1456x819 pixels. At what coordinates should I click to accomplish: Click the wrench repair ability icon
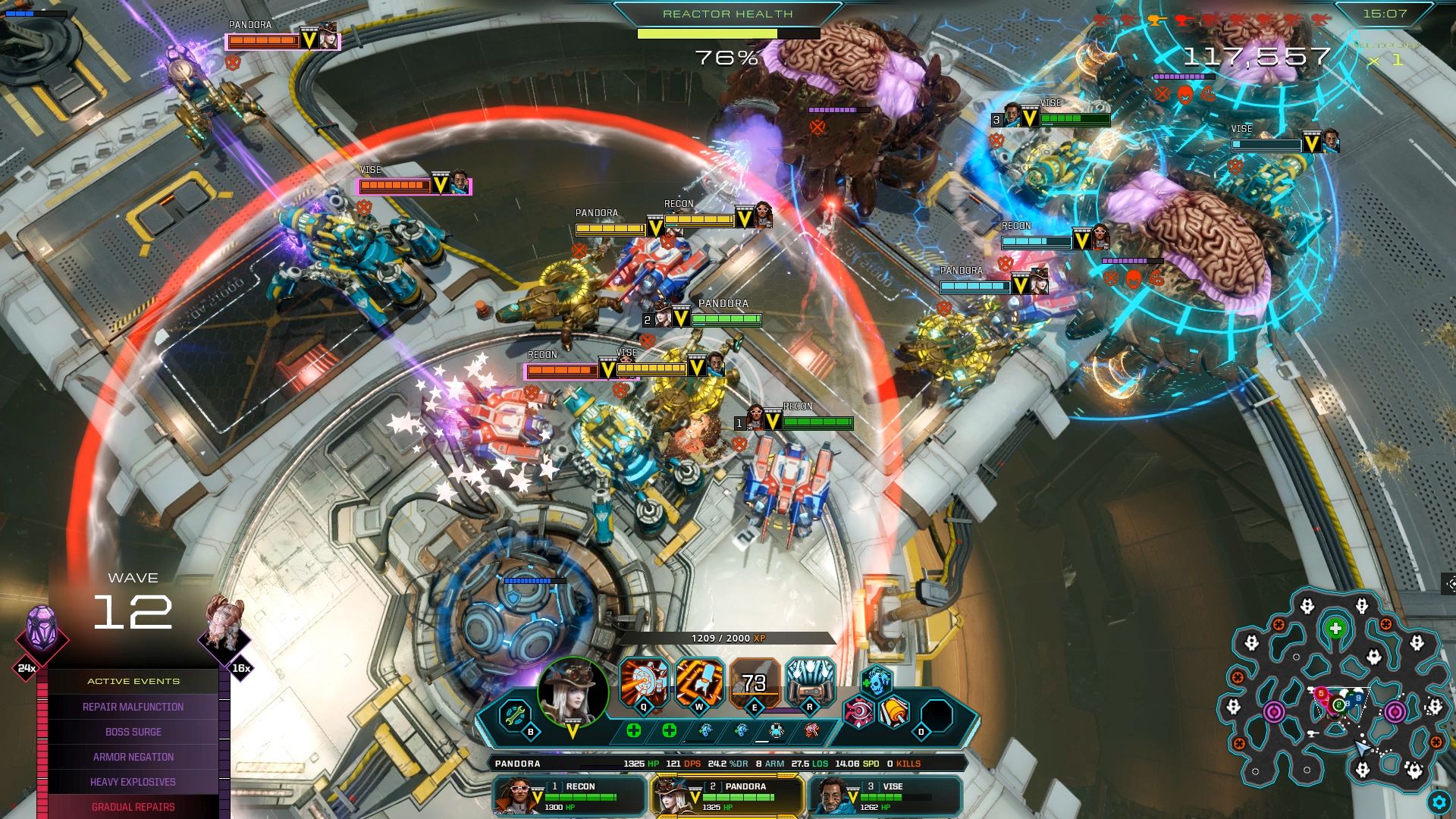point(516,714)
